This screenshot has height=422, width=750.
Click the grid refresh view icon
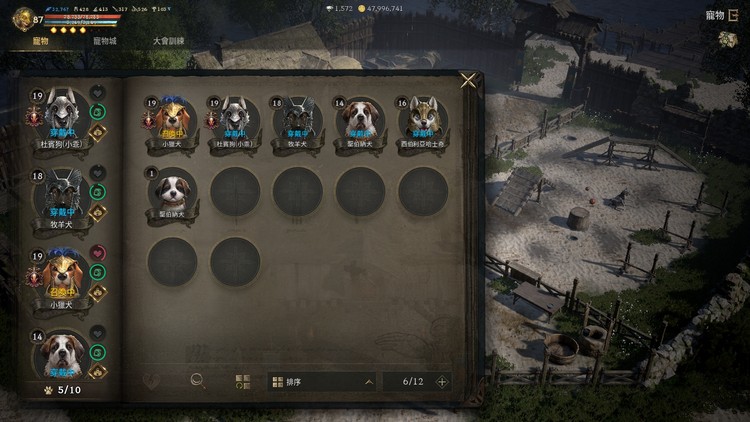point(243,381)
